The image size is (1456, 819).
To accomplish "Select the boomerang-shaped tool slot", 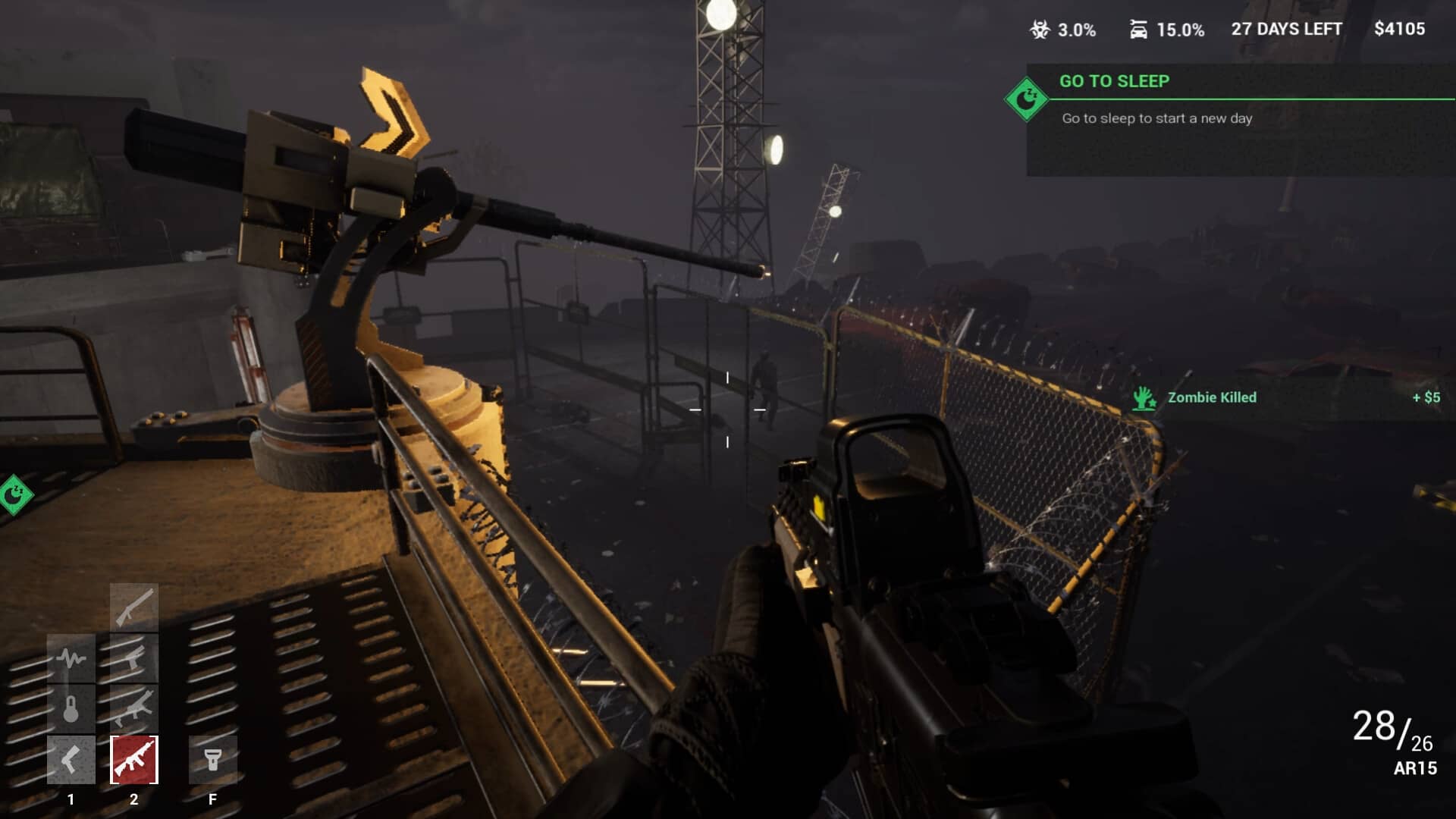I will (x=71, y=759).
